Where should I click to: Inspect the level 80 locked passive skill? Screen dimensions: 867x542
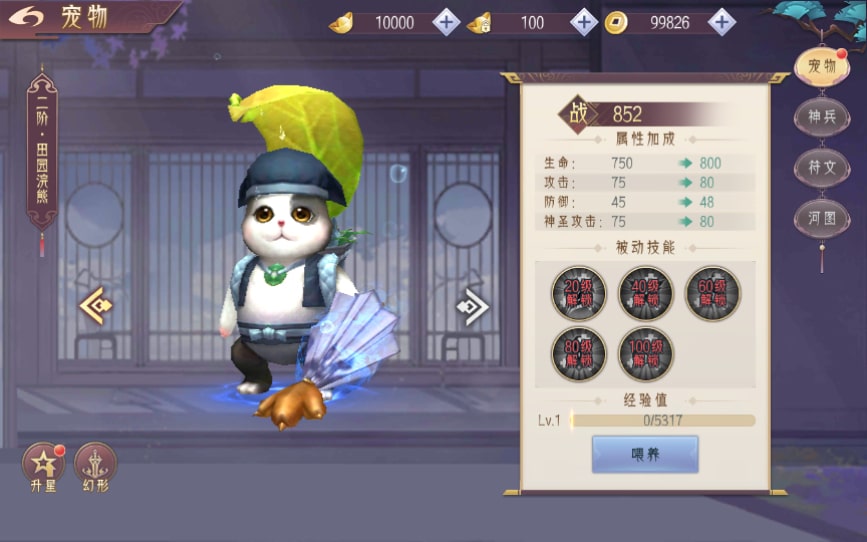tap(579, 353)
